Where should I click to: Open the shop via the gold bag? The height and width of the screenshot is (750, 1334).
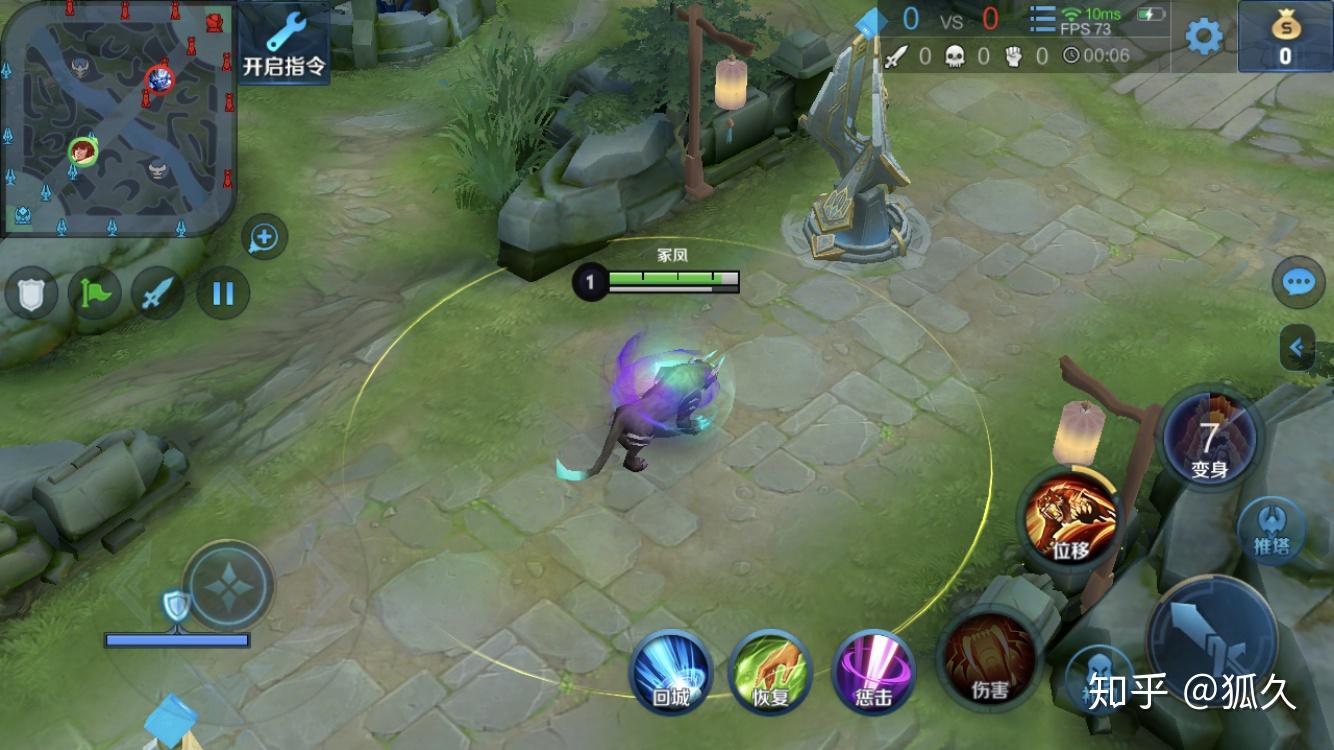1285,37
